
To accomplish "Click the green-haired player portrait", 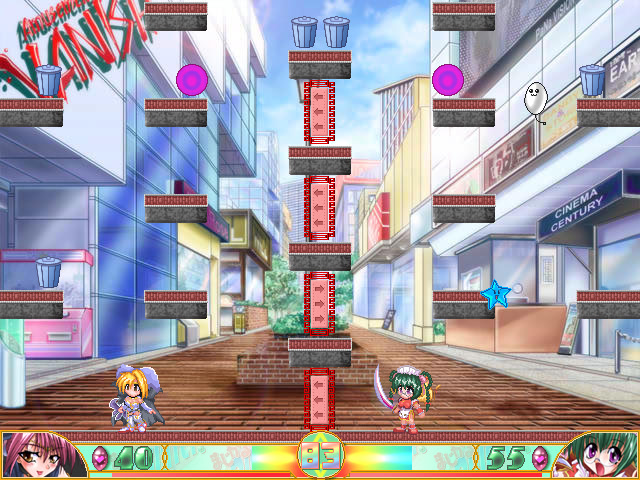I will [600, 455].
